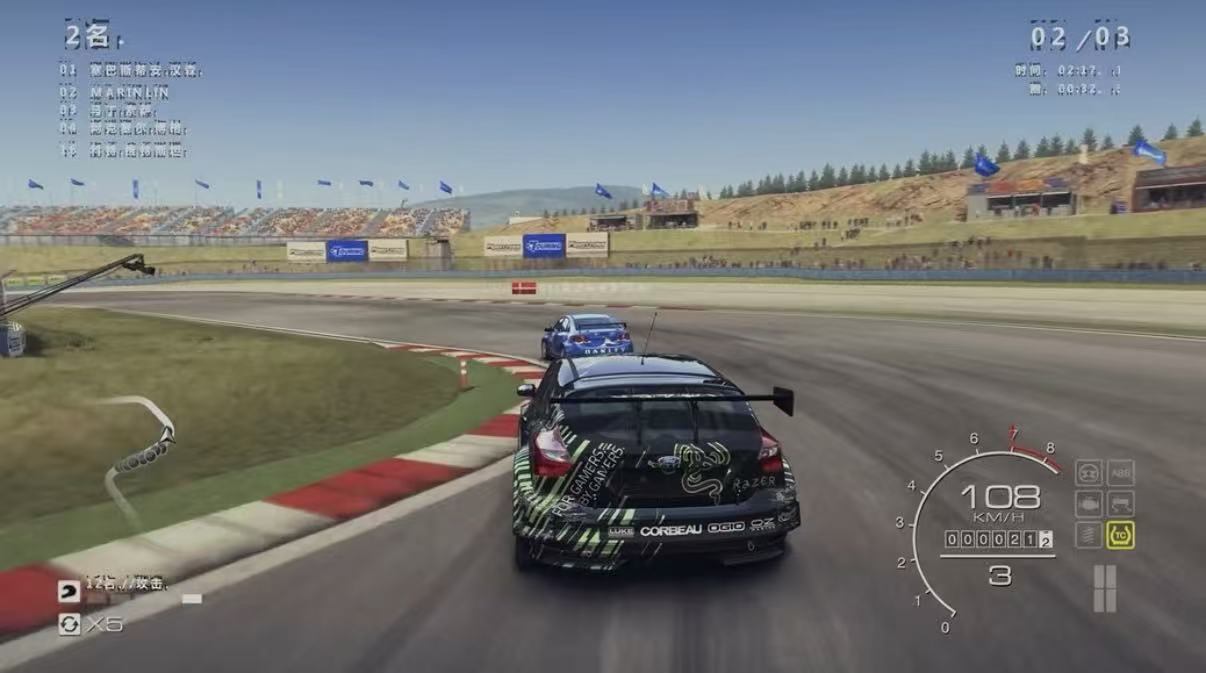
Task: Select the ABS assist icon
Action: point(1120,472)
